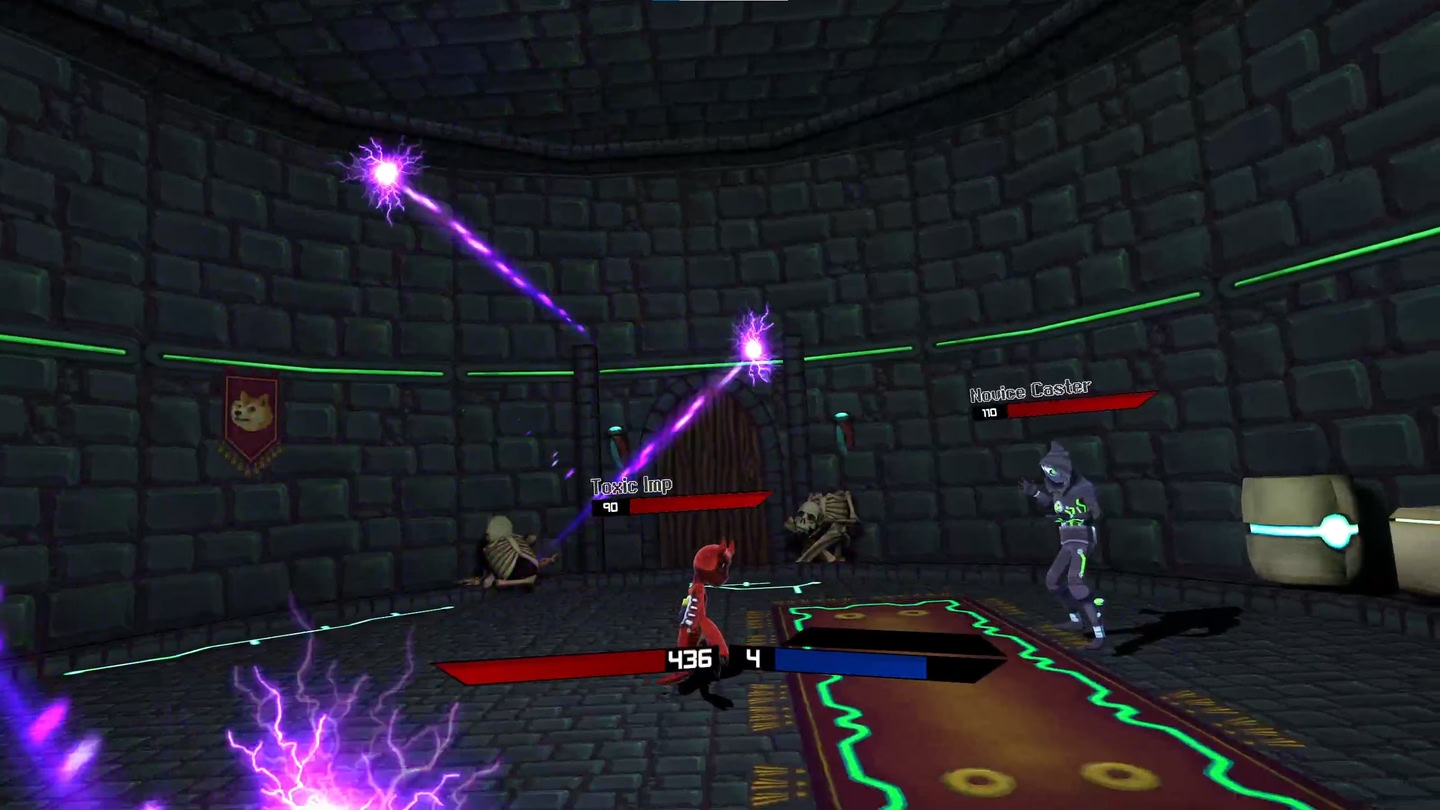Click the Novice Caster nameplate
Viewport: 1440px width, 810px height.
pos(1030,389)
